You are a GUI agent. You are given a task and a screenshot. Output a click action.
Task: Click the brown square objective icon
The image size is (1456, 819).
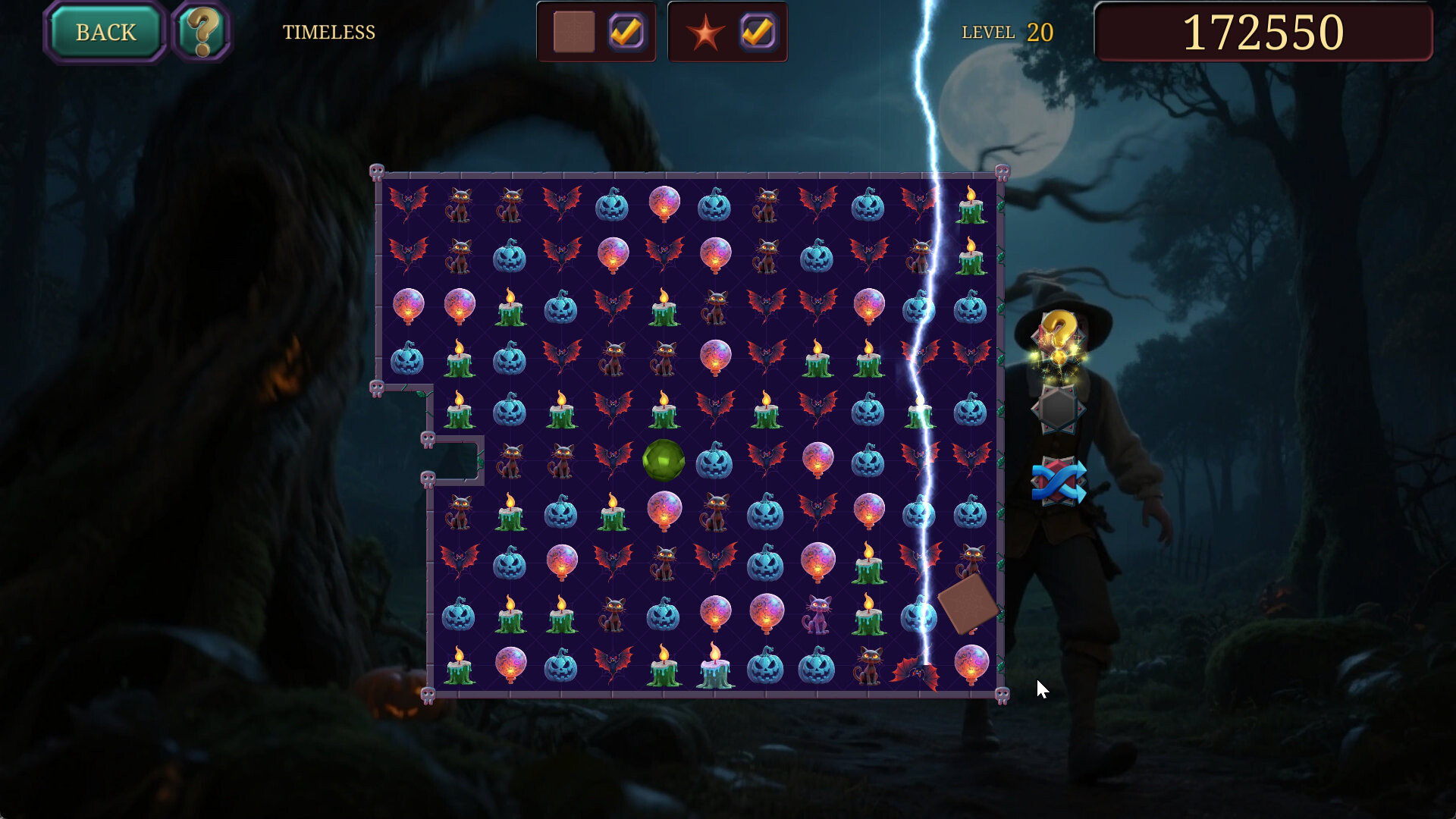pos(574,32)
